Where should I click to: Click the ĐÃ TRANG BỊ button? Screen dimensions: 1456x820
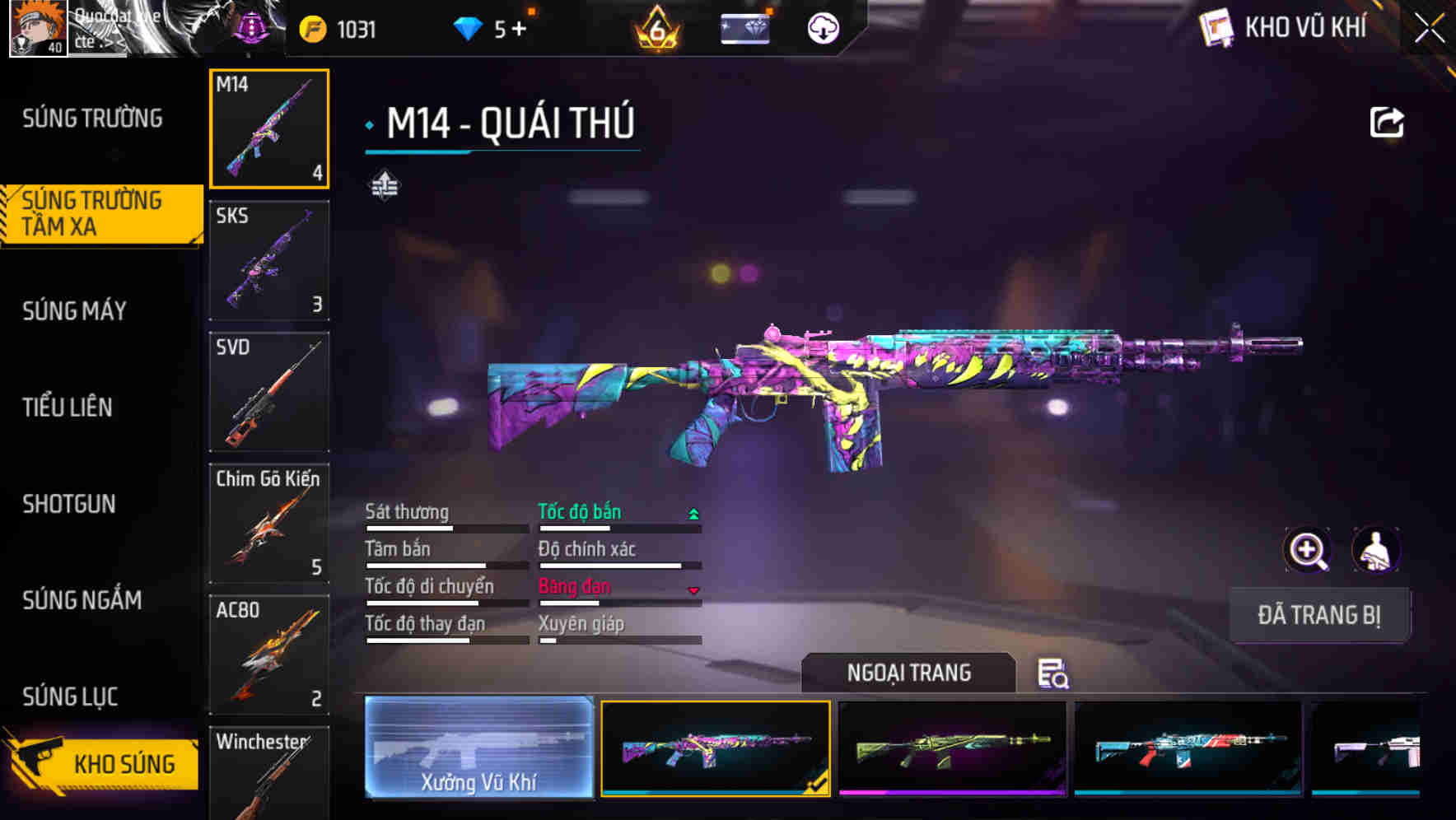pyautogui.click(x=1319, y=615)
